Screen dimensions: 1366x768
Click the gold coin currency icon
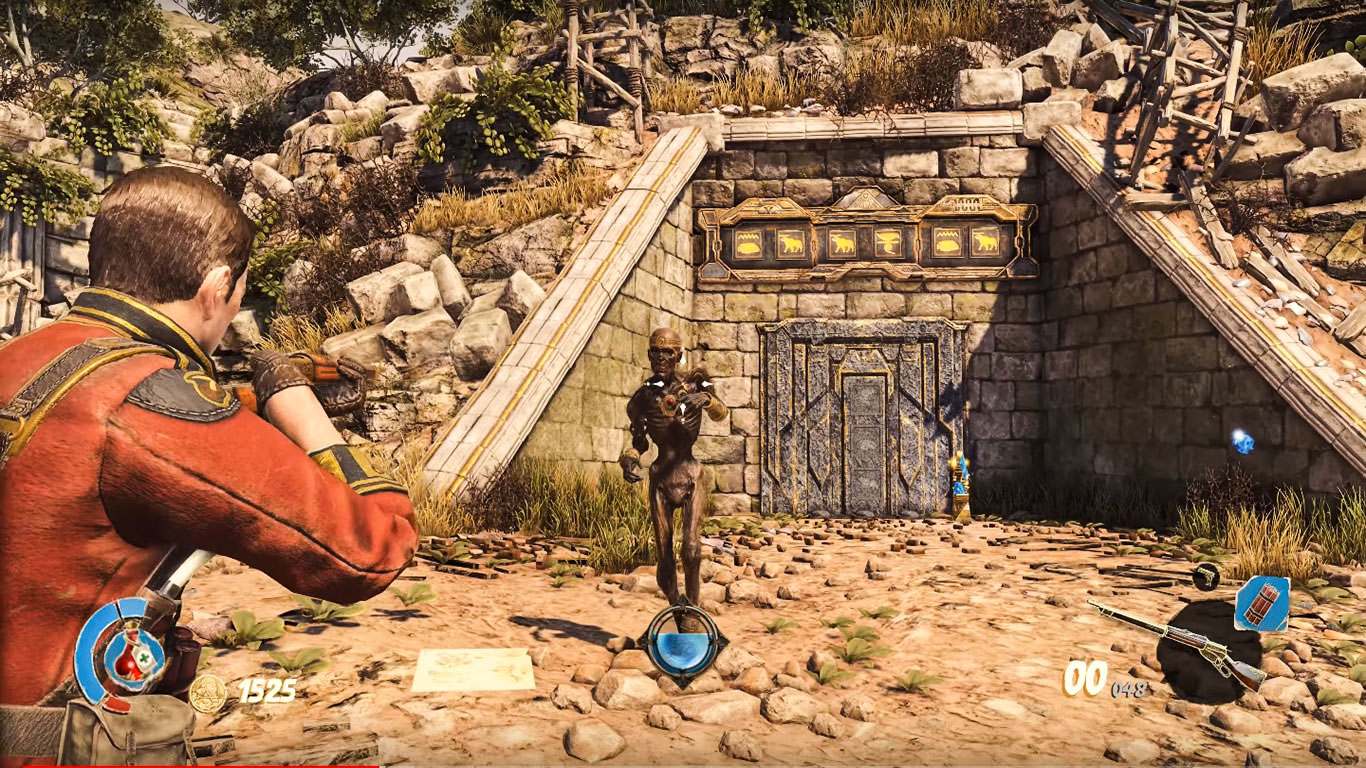(x=207, y=692)
